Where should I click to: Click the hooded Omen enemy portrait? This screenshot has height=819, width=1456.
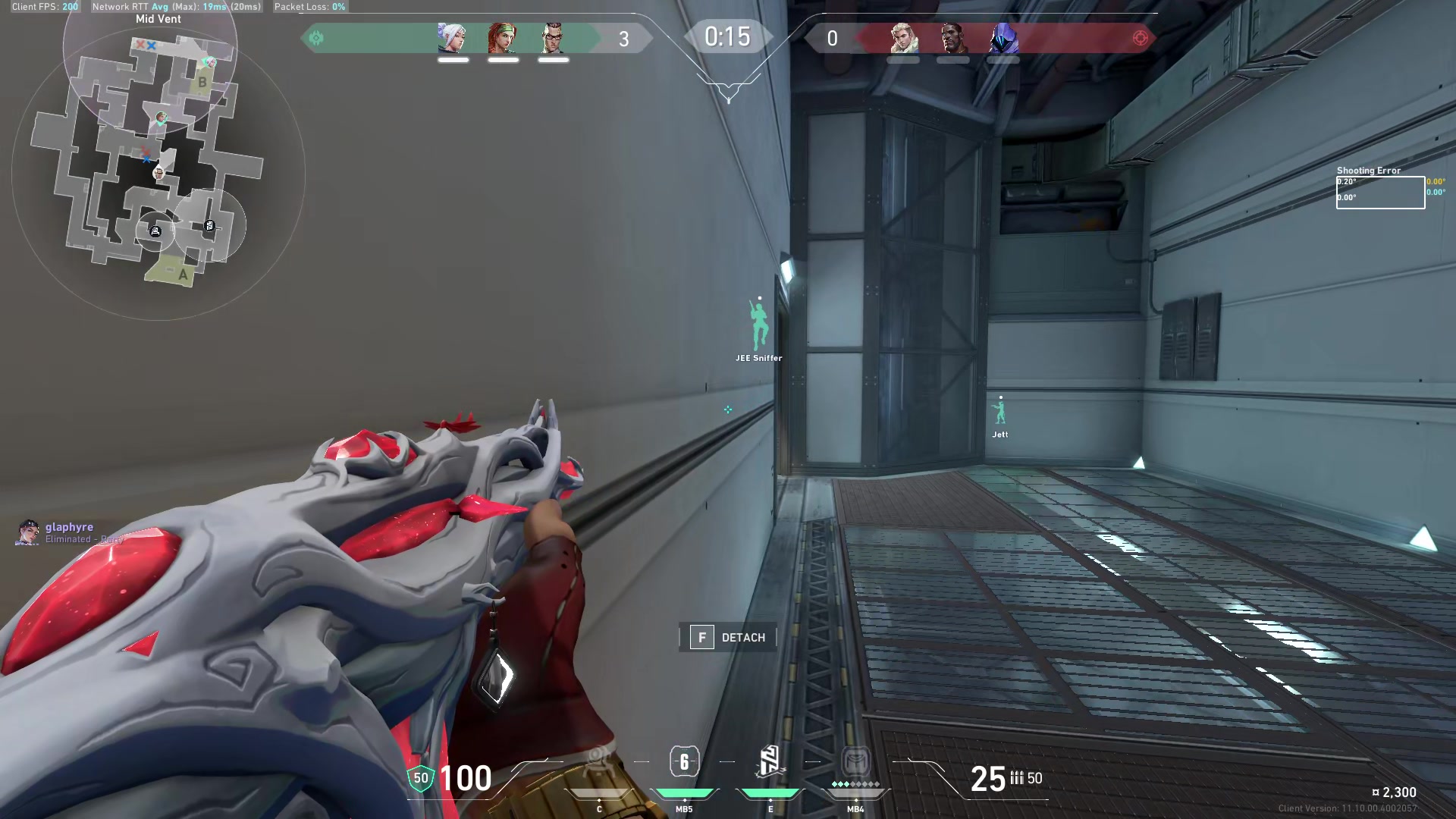pos(1003,38)
